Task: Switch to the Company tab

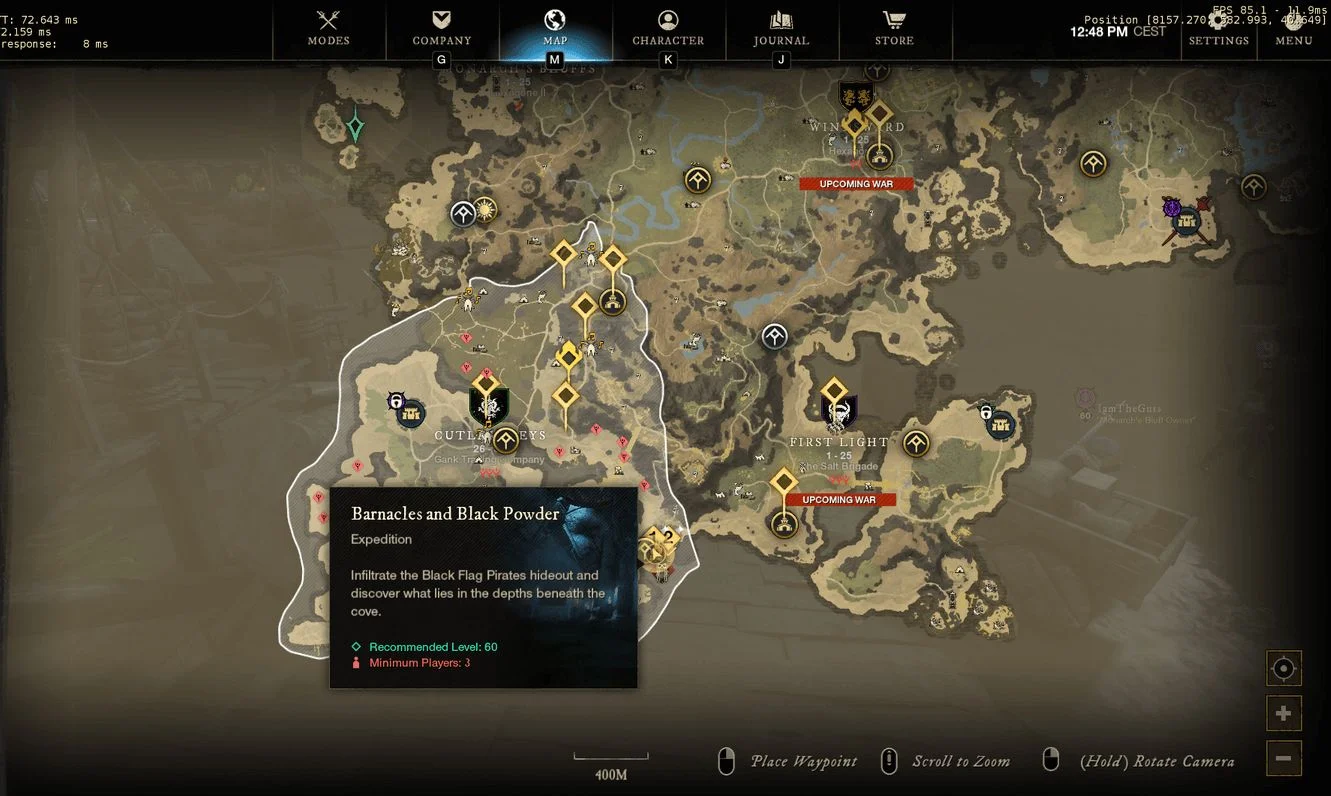Action: (x=442, y=28)
